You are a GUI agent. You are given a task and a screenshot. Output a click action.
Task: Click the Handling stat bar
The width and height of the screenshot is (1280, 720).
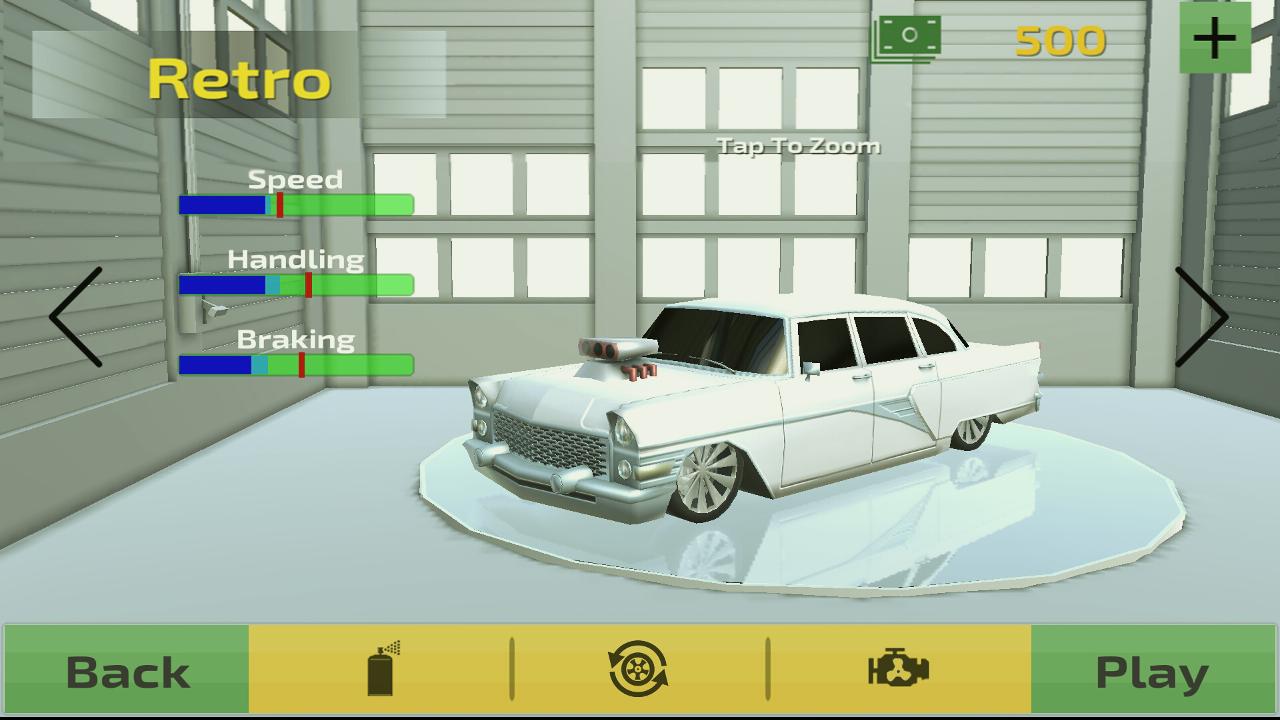(297, 286)
